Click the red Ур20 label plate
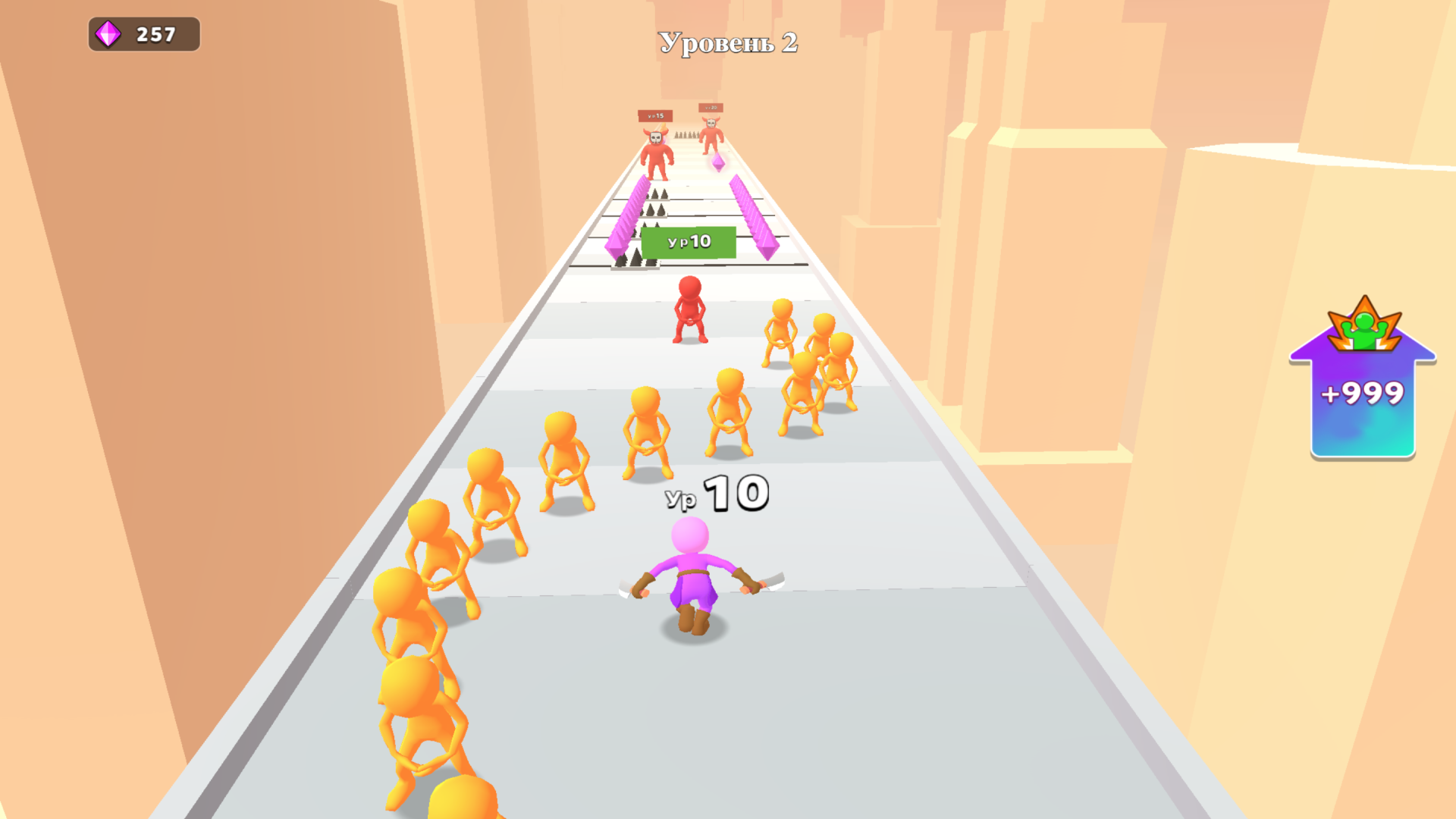Screen dimensions: 1456x819 click(x=711, y=107)
